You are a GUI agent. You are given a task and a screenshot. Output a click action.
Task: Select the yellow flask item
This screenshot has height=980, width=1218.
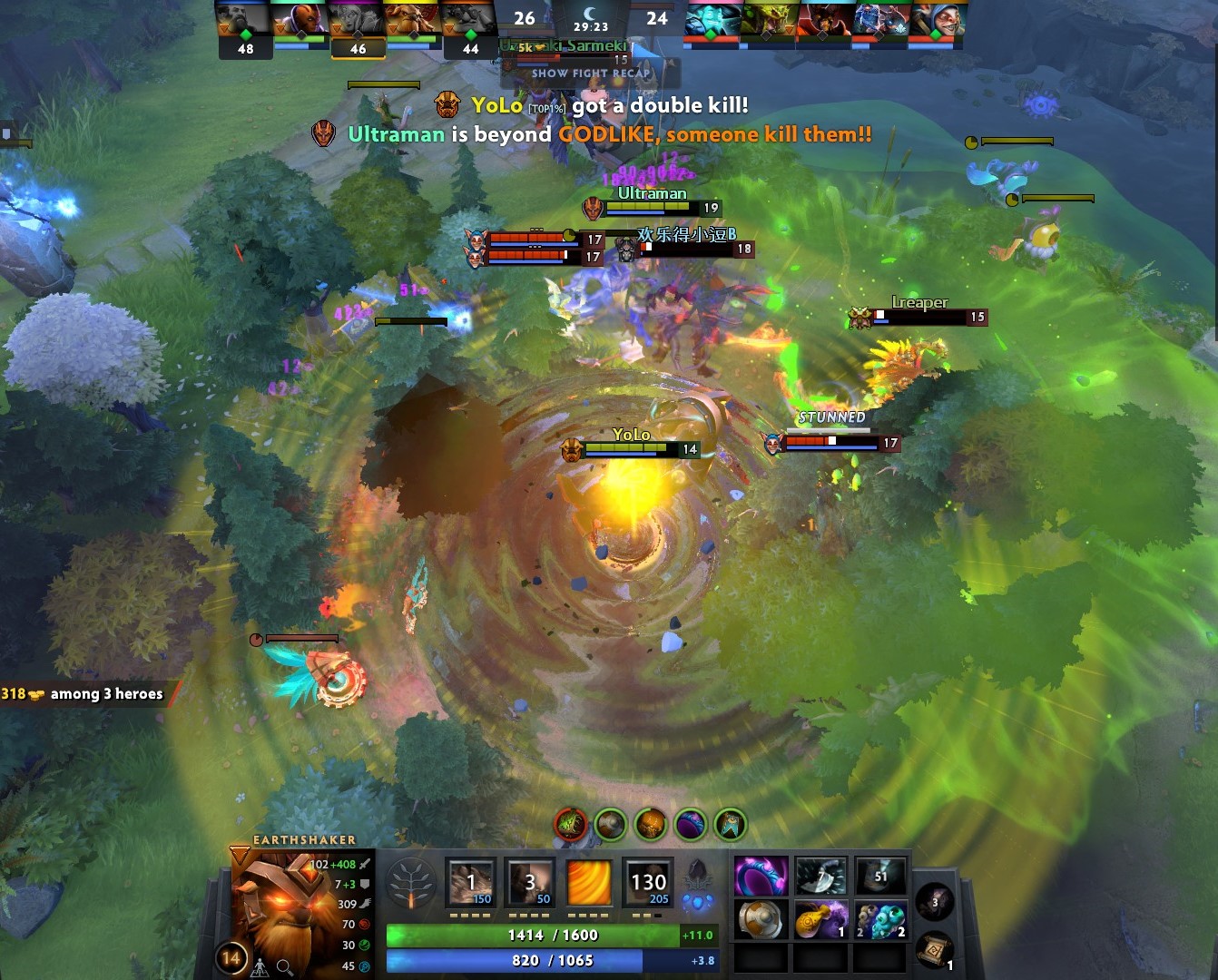point(820,918)
